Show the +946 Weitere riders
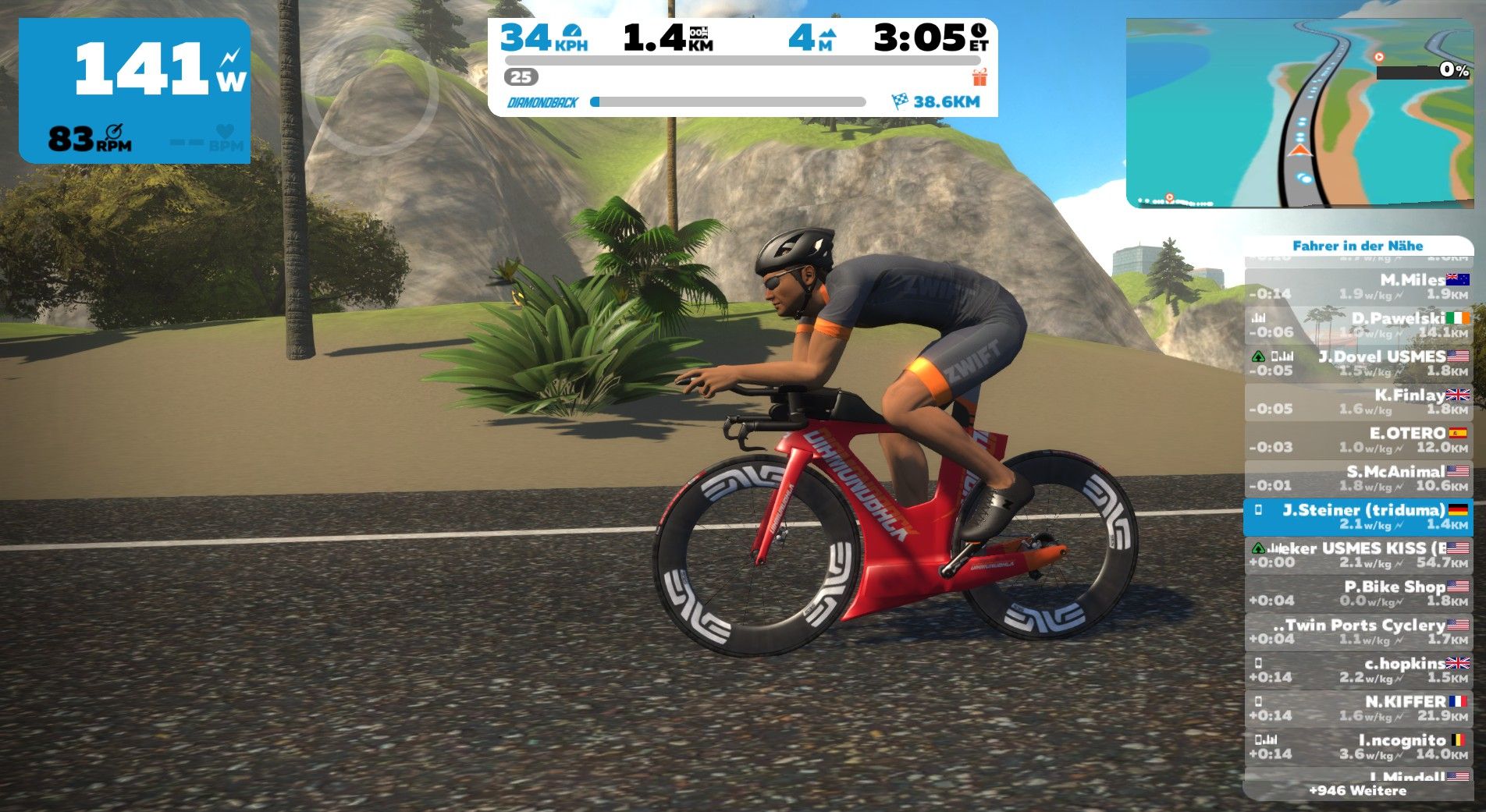The height and width of the screenshot is (812, 1486). 1358,790
